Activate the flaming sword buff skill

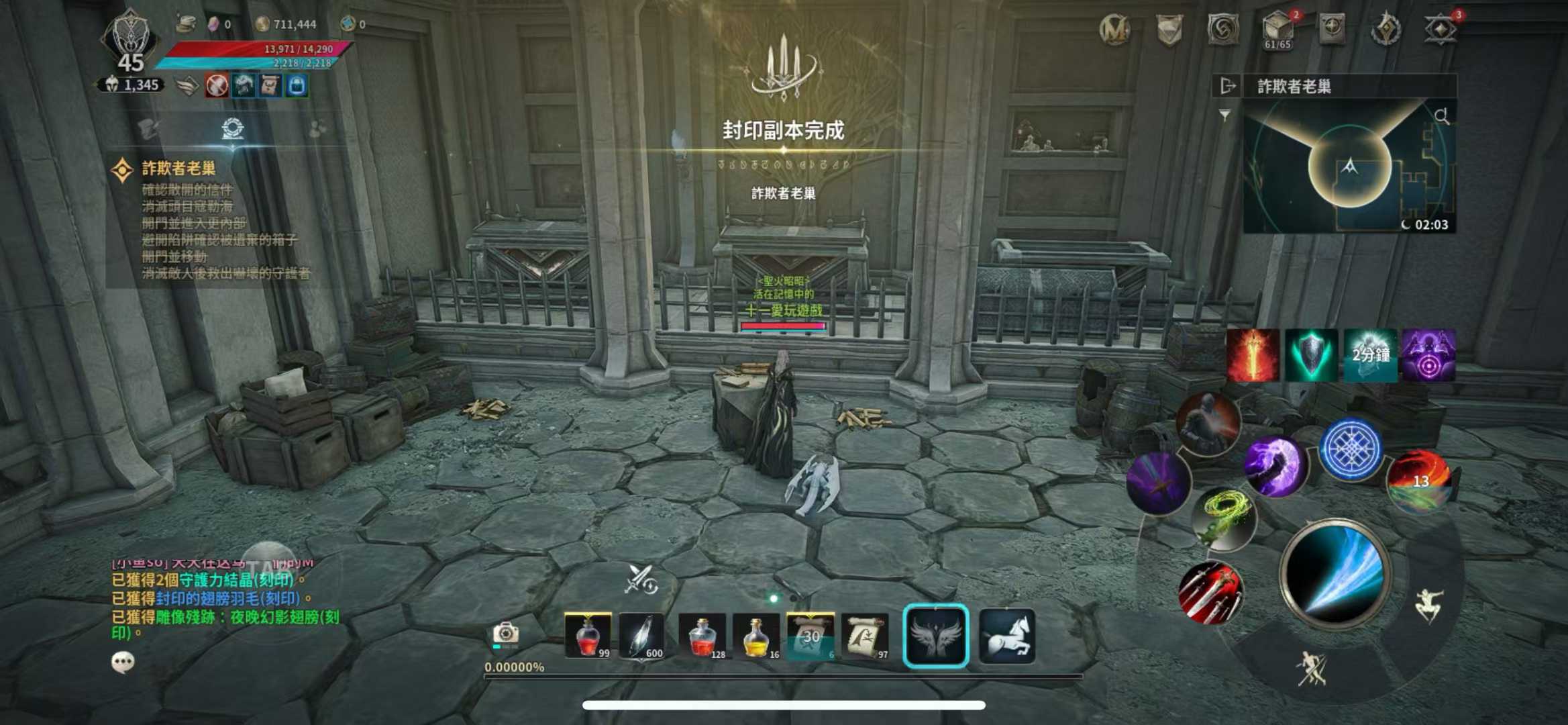[1253, 356]
